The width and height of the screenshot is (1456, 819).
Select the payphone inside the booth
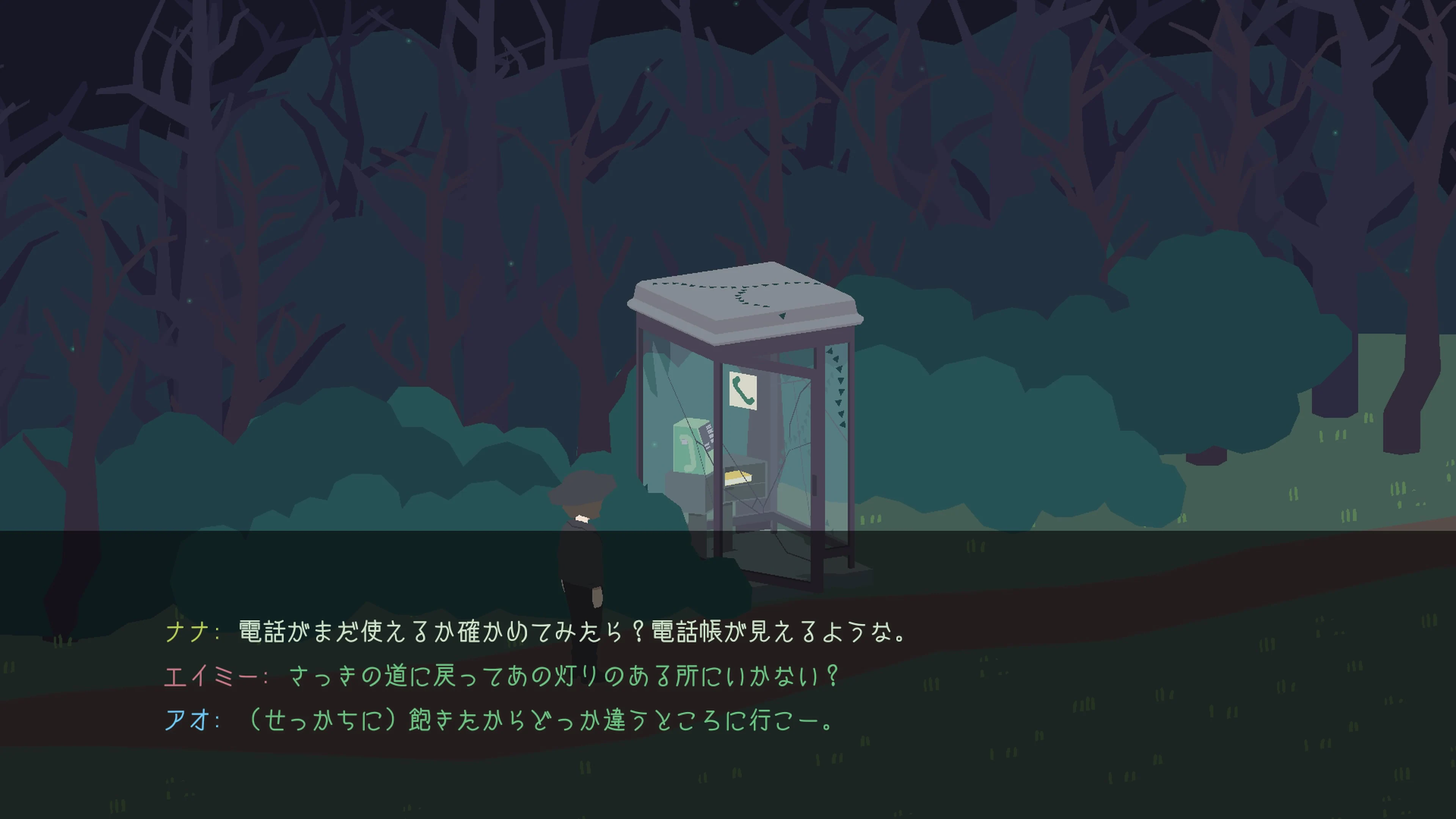coord(690,447)
